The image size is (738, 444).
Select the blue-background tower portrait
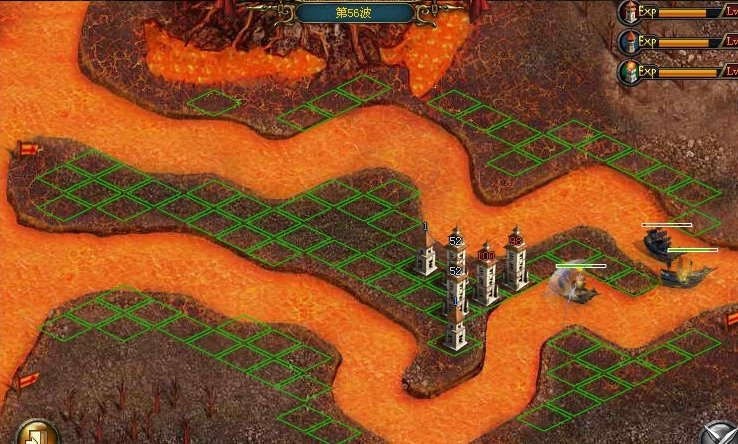629,42
